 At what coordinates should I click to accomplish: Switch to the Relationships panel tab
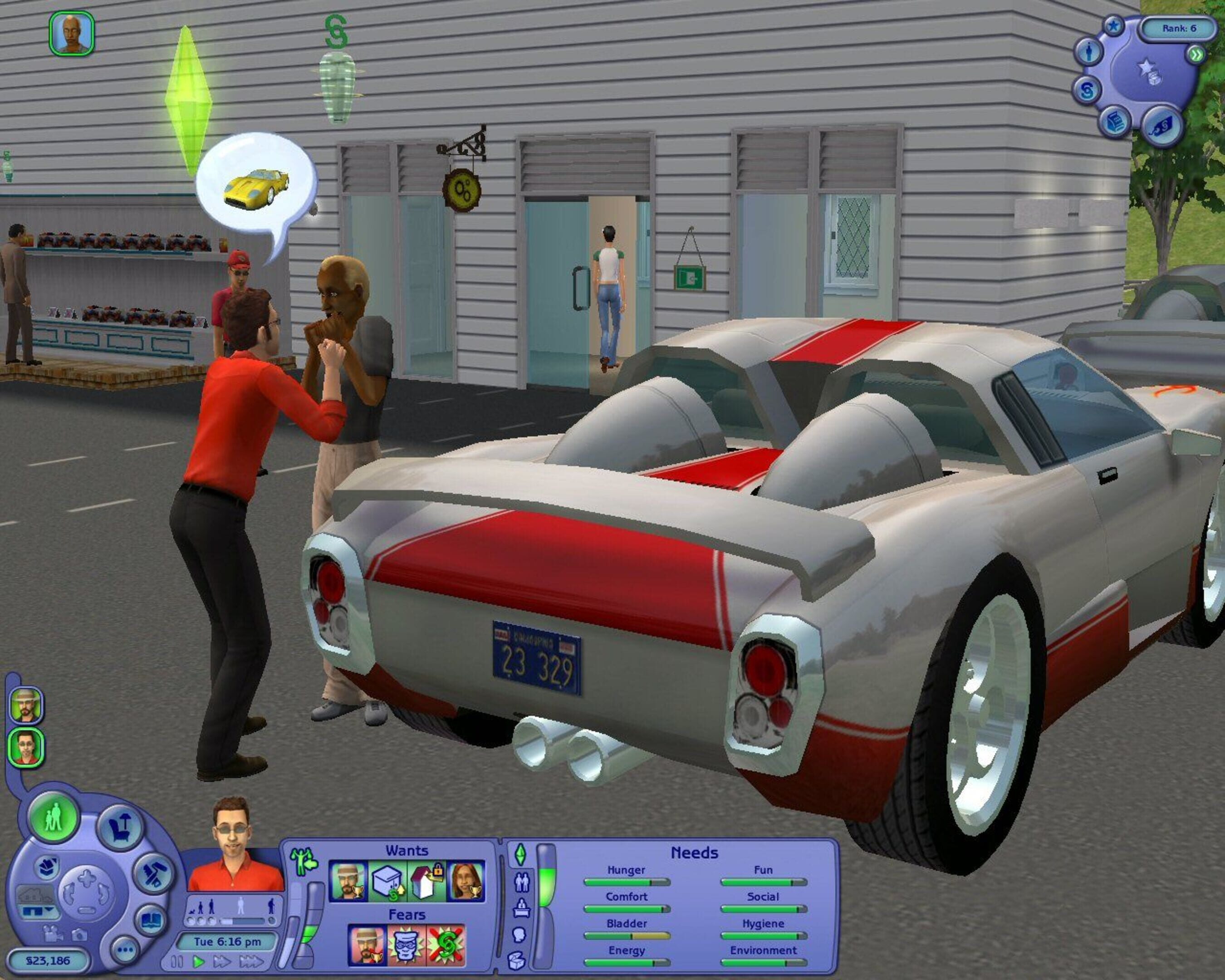[x=522, y=882]
